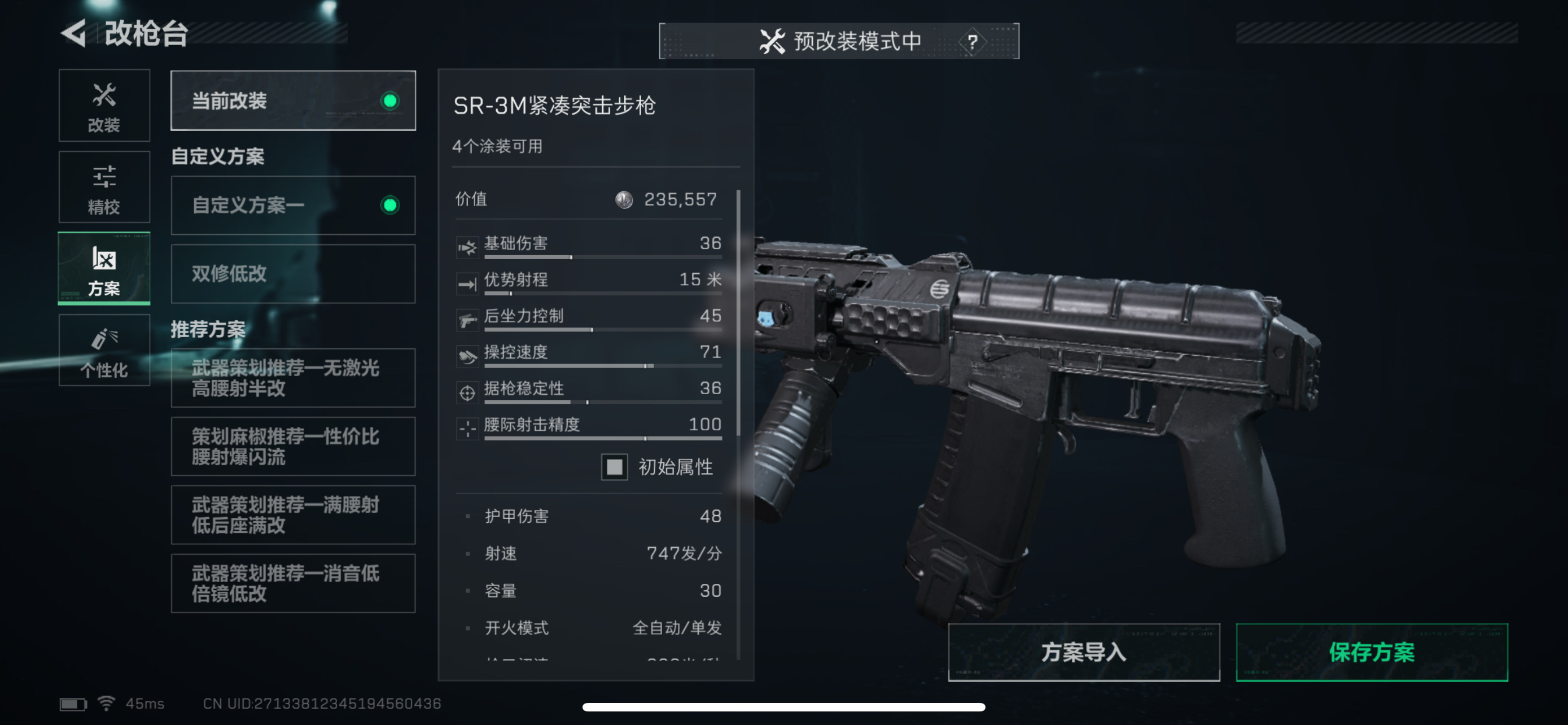
Task: Open the 策划麻椒推荐一性价比腰射爆闪流 plan
Action: (x=293, y=446)
